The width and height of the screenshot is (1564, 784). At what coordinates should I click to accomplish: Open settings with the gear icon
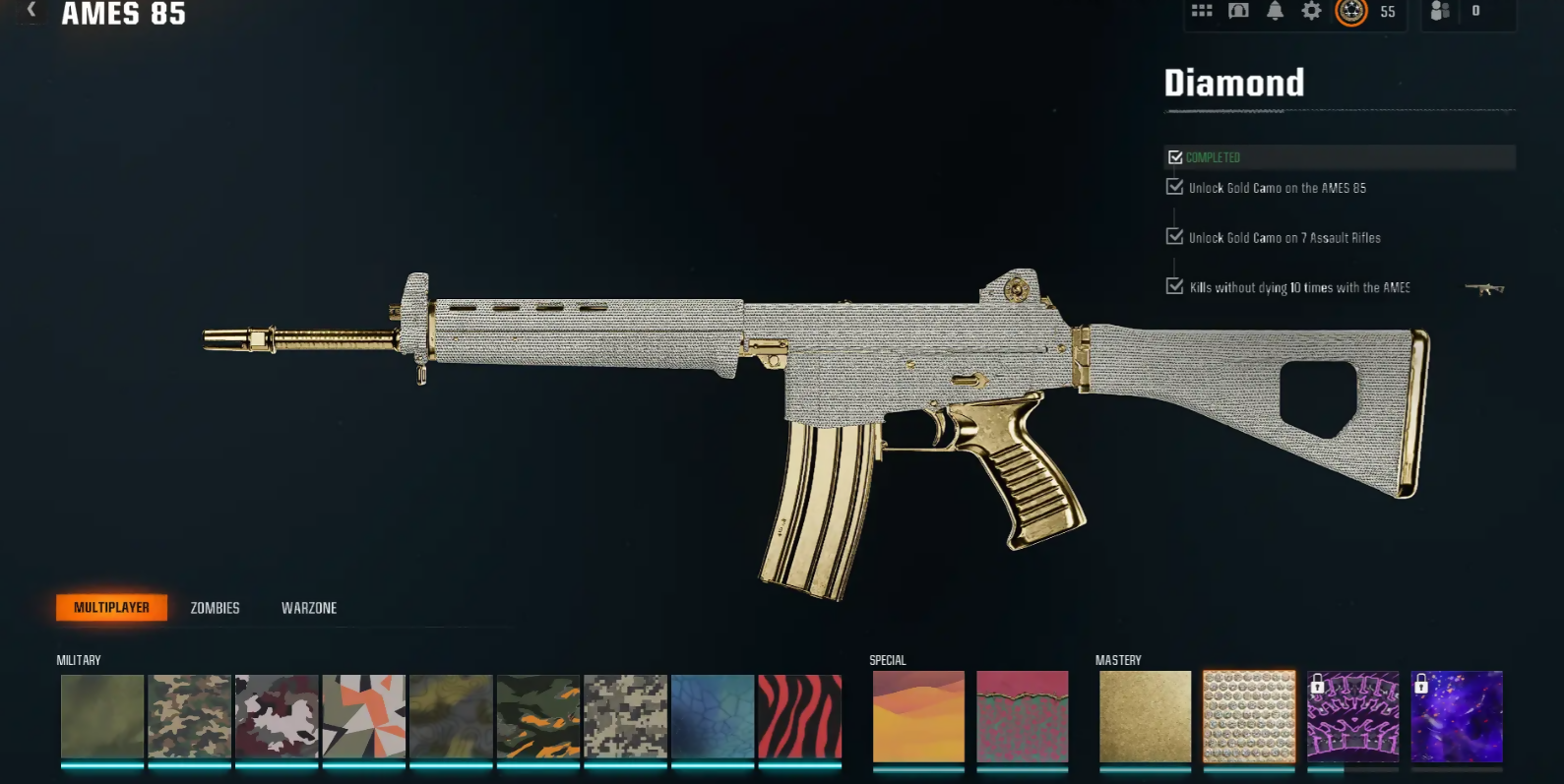[1311, 11]
